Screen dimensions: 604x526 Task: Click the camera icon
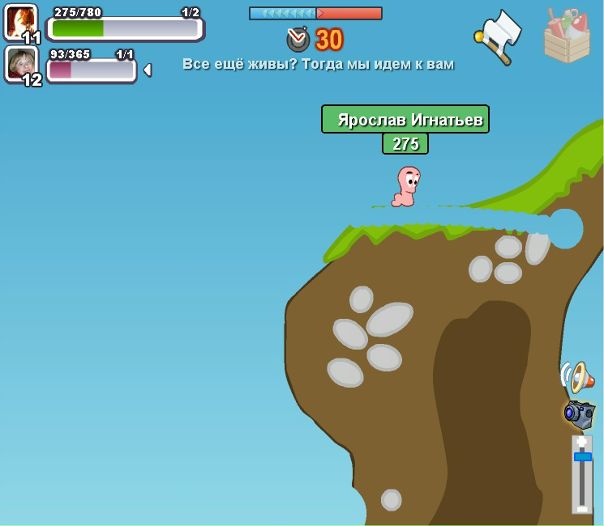(x=578, y=412)
